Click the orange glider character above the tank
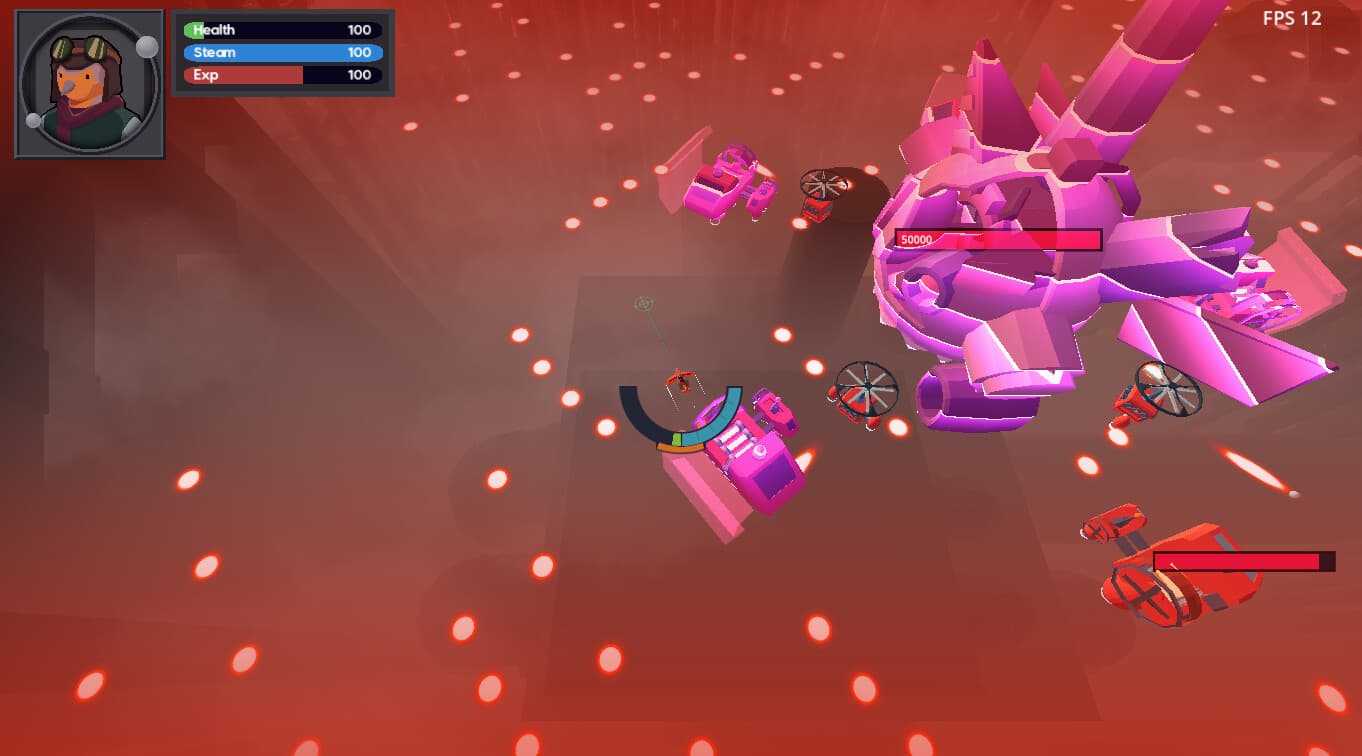Screen dimensions: 1362x756 (x=679, y=379)
